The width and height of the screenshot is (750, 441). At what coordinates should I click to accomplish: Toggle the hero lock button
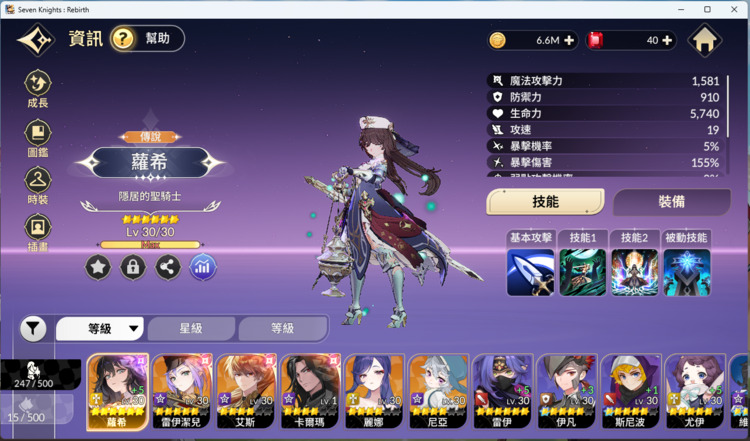tap(133, 267)
